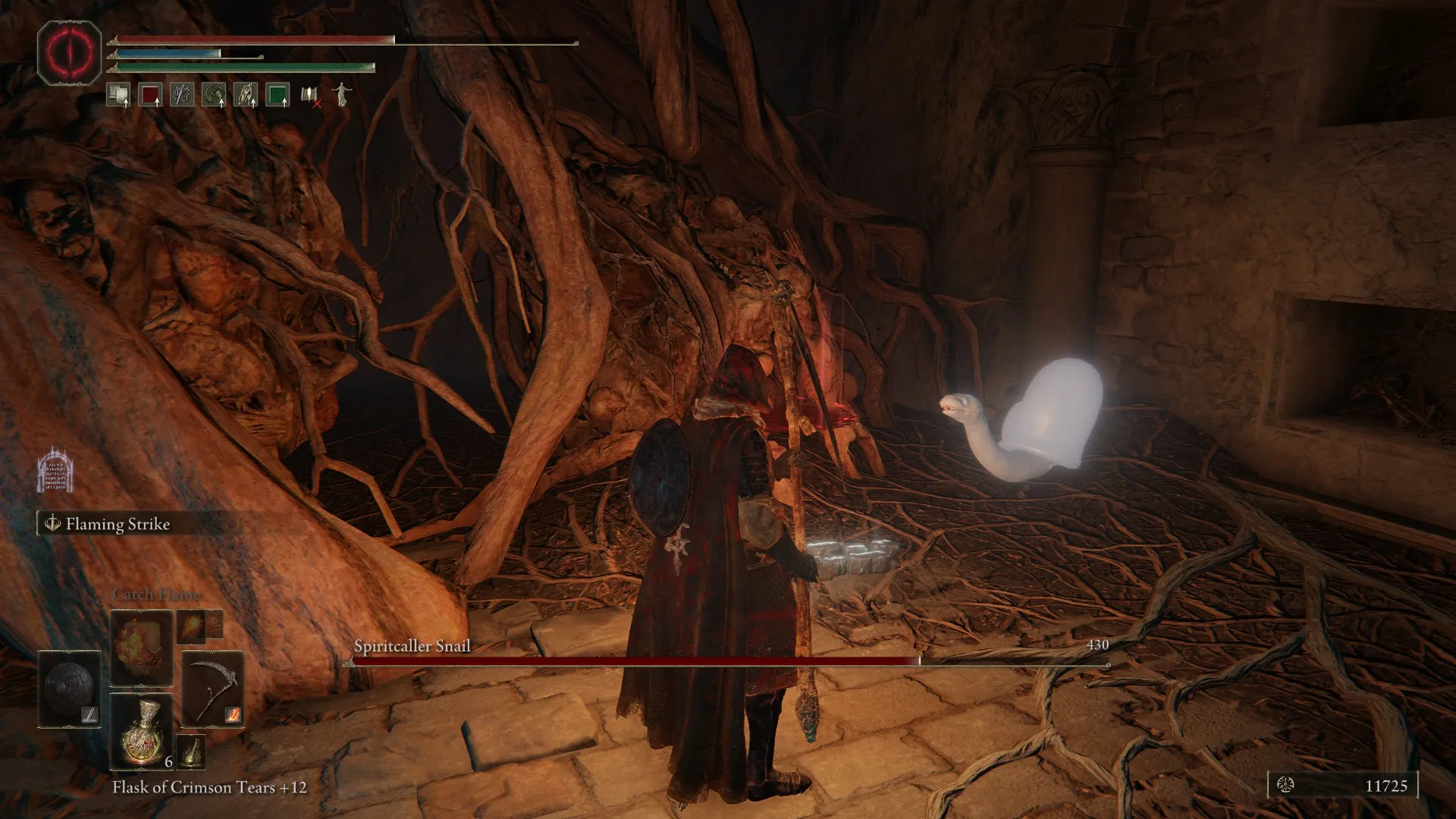
Task: Click the red eye emblem beside the health bar
Action: point(69,52)
